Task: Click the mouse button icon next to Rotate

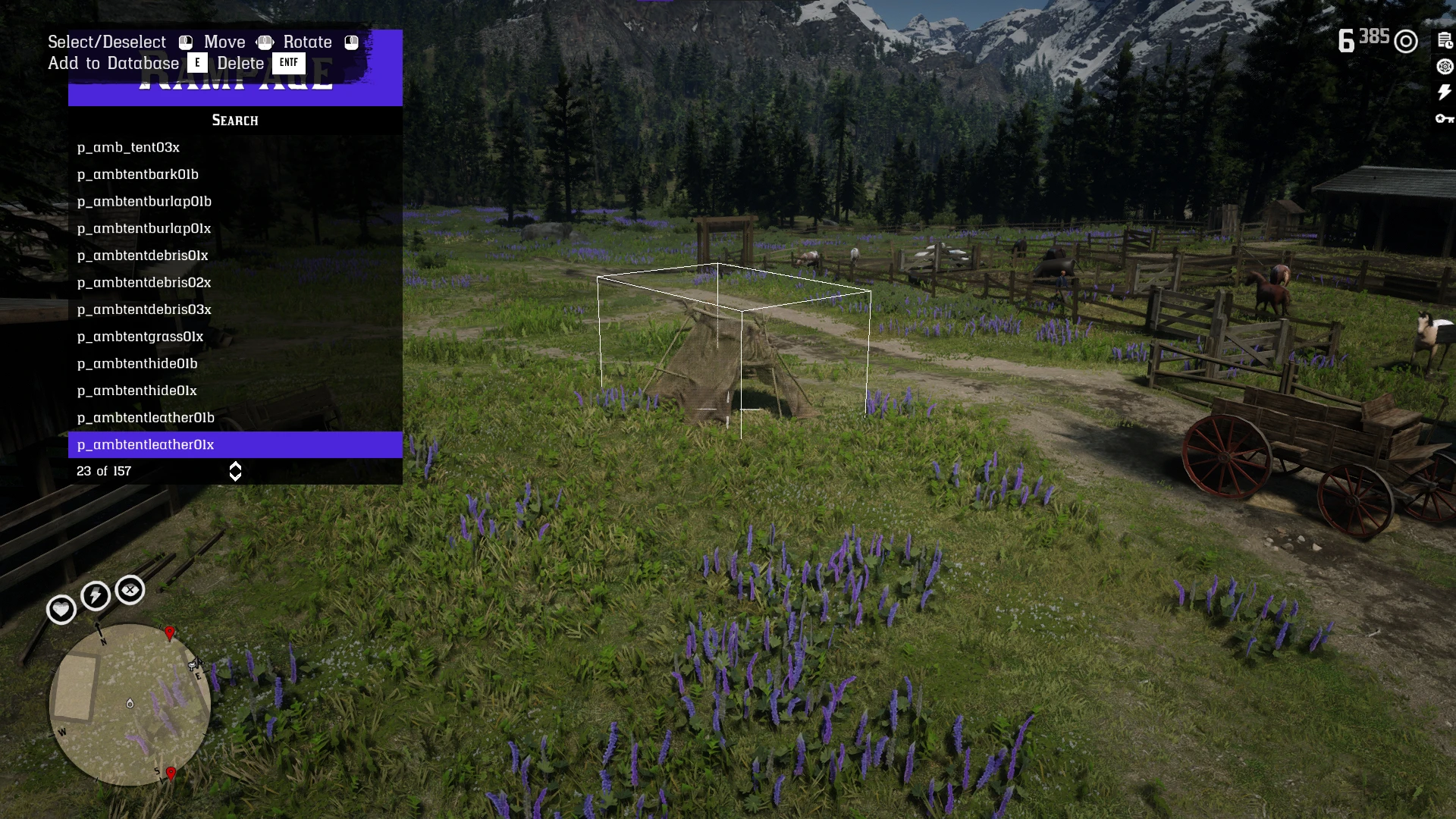Action: pyautogui.click(x=351, y=42)
